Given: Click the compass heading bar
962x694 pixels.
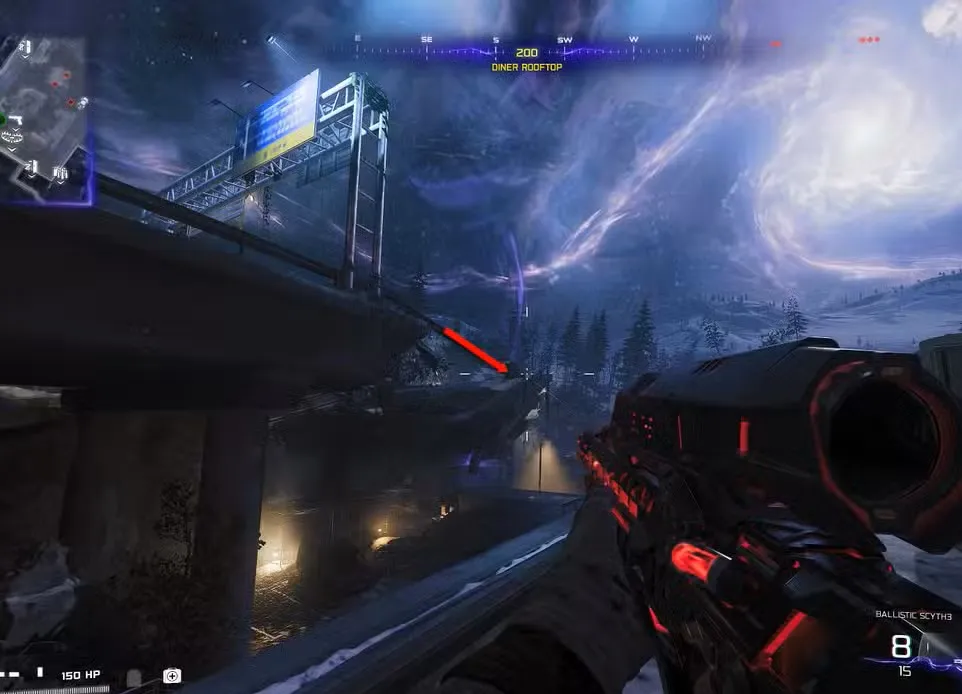Looking at the screenshot, I should coord(528,47).
